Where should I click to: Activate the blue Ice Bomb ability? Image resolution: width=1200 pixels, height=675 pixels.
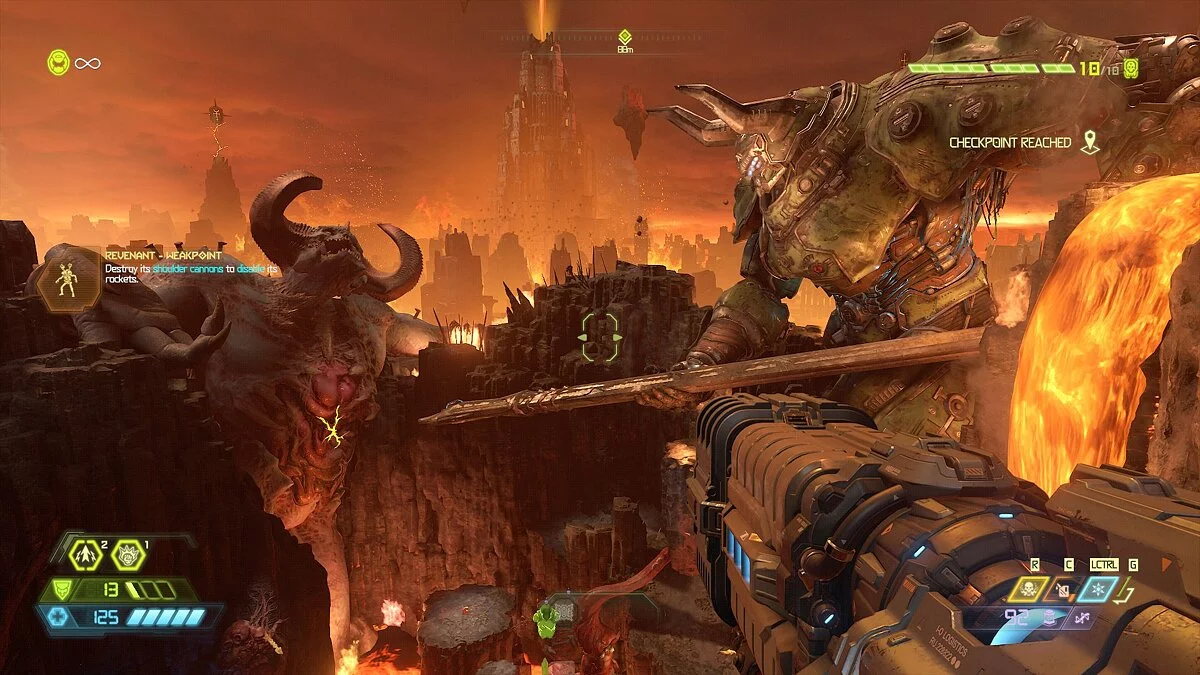1098,589
